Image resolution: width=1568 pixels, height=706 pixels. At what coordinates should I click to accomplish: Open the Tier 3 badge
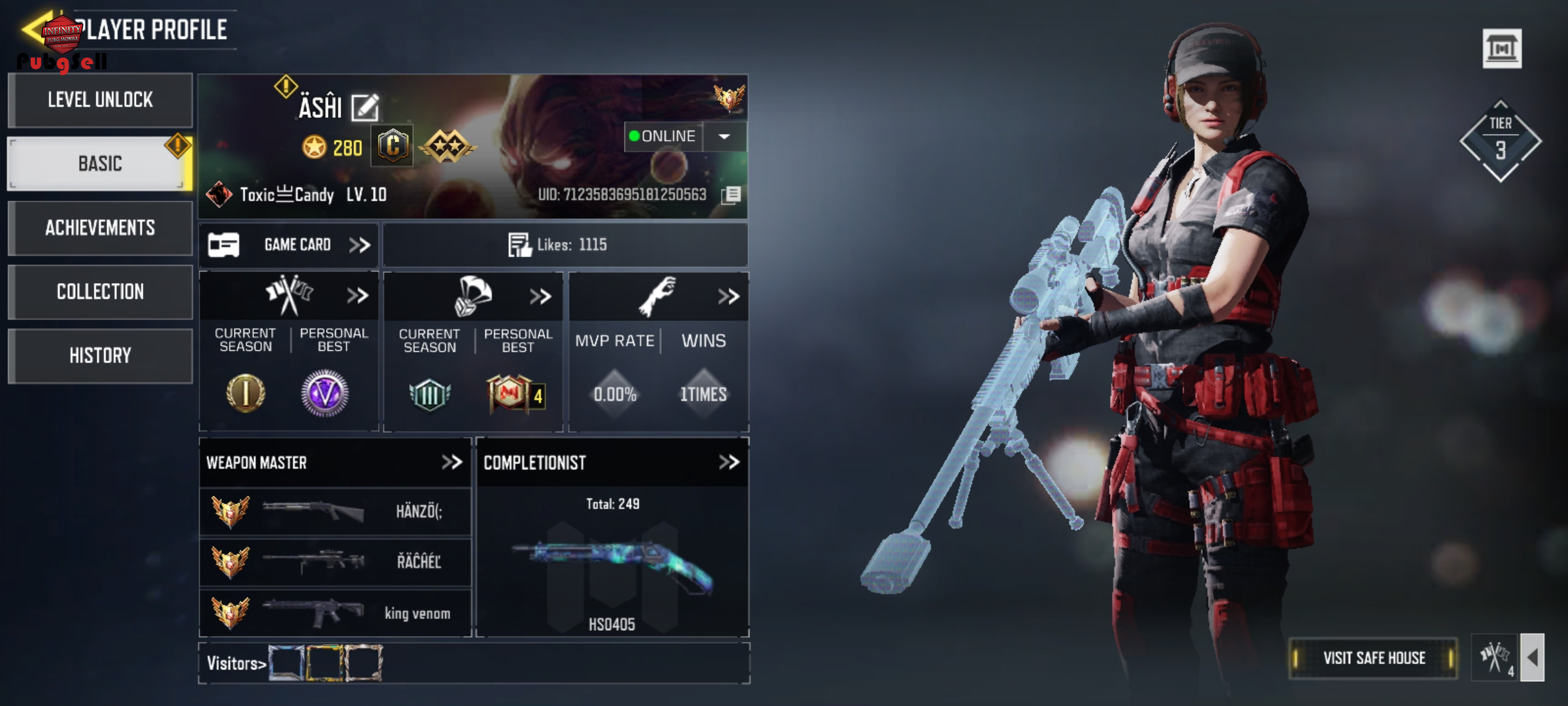click(1500, 141)
